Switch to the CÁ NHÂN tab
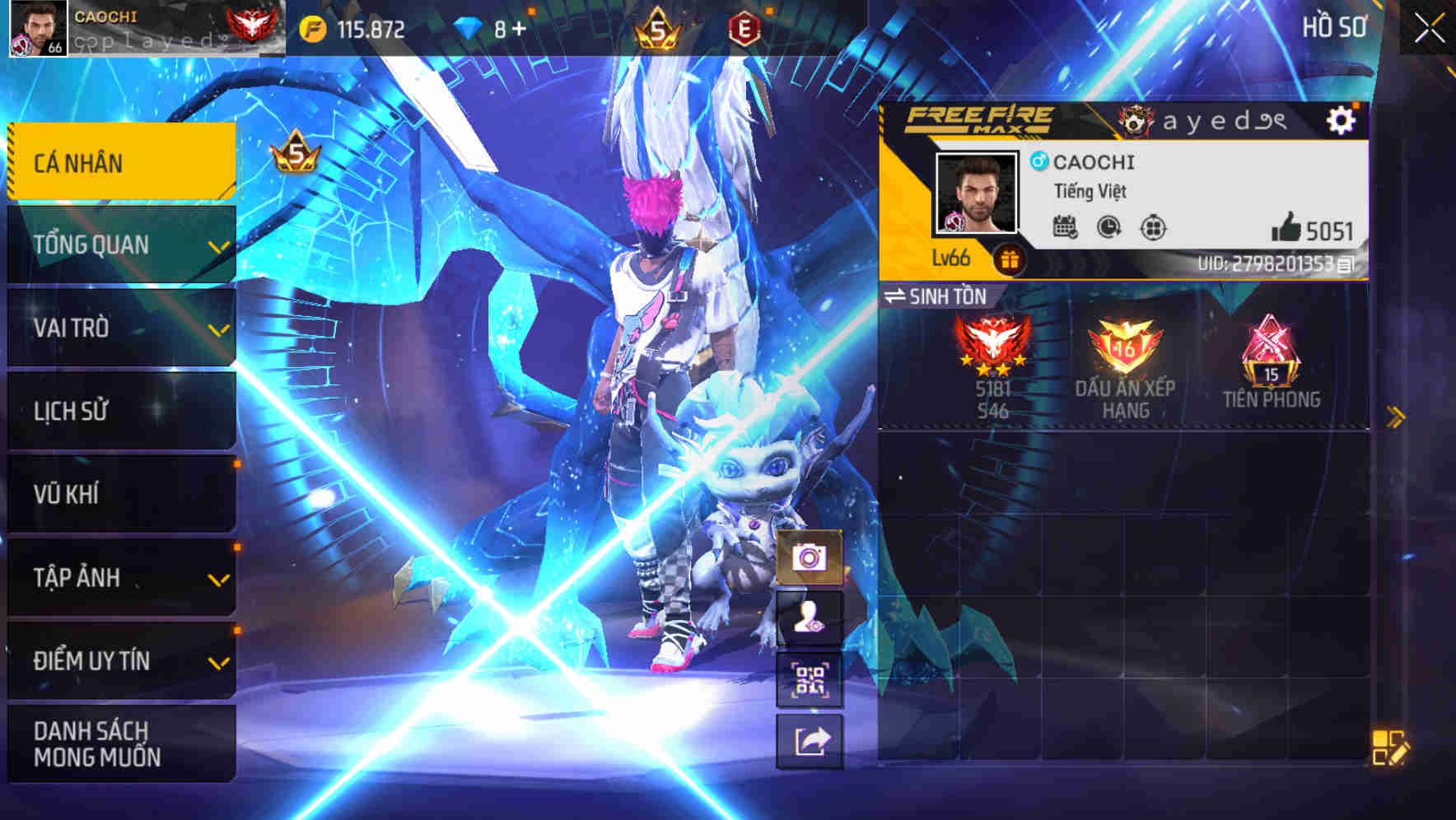 pos(120,163)
